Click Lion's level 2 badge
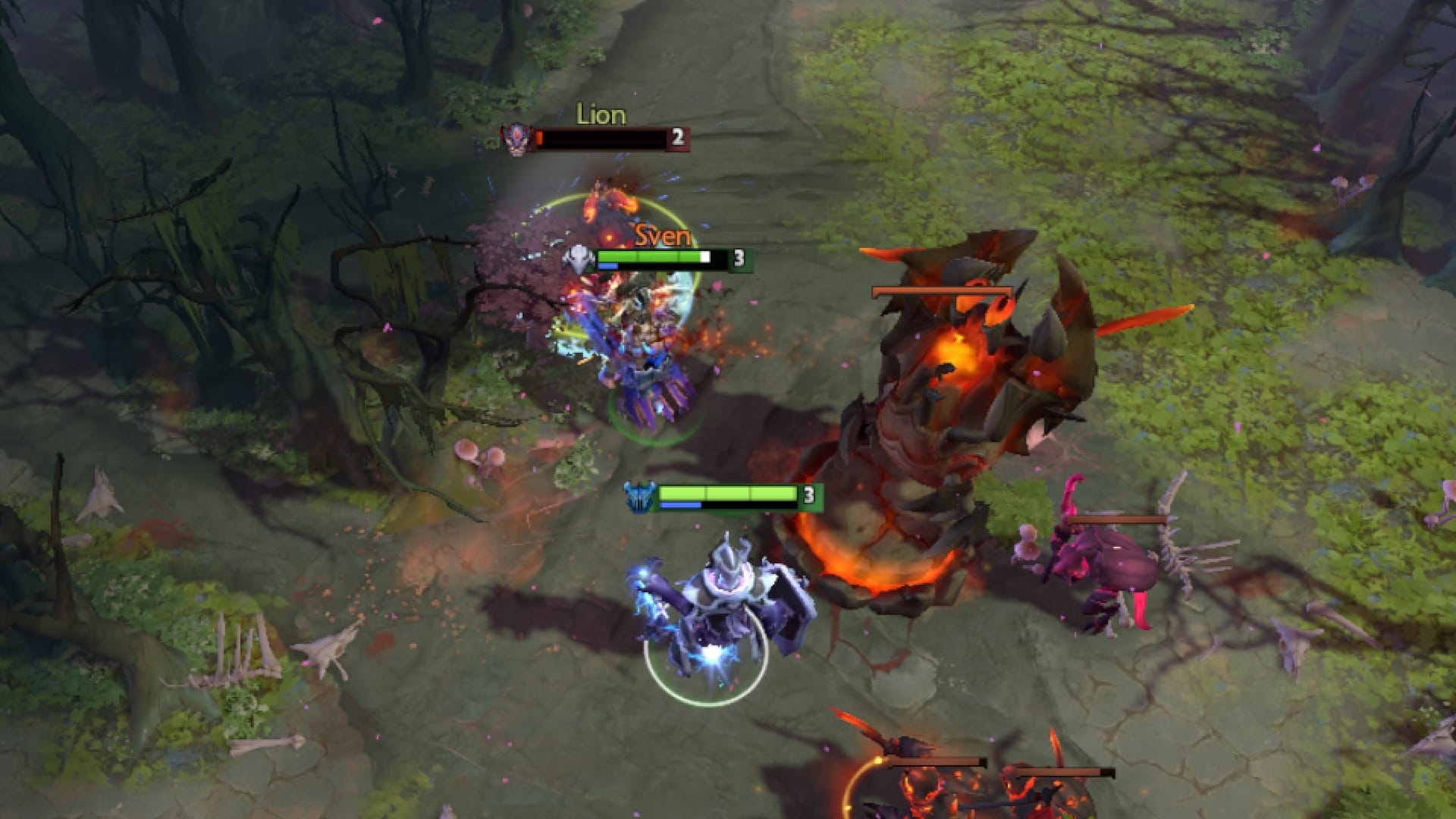The width and height of the screenshot is (1456, 819). click(679, 139)
